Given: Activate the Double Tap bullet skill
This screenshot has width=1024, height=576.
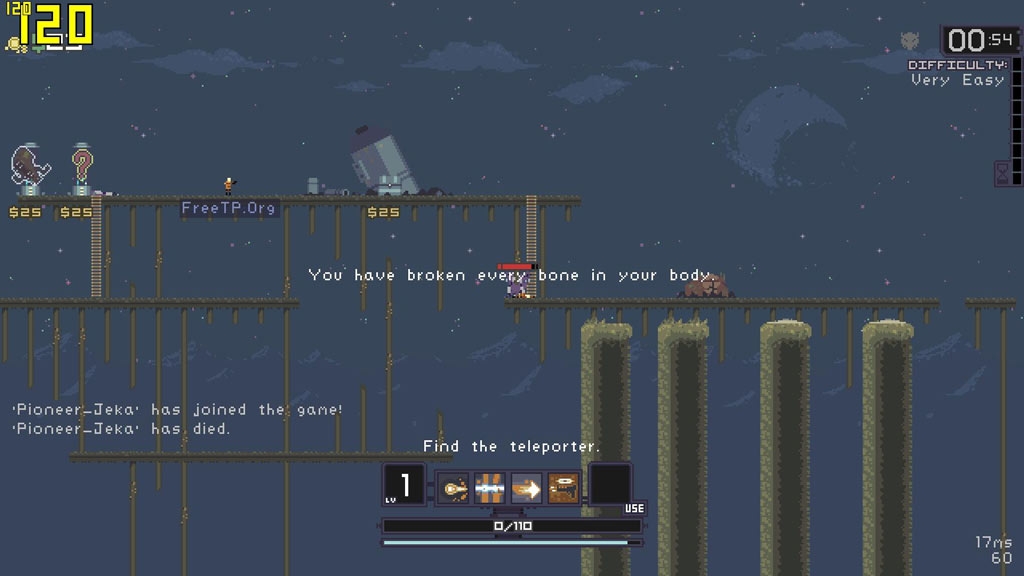Looking at the screenshot, I should (454, 488).
